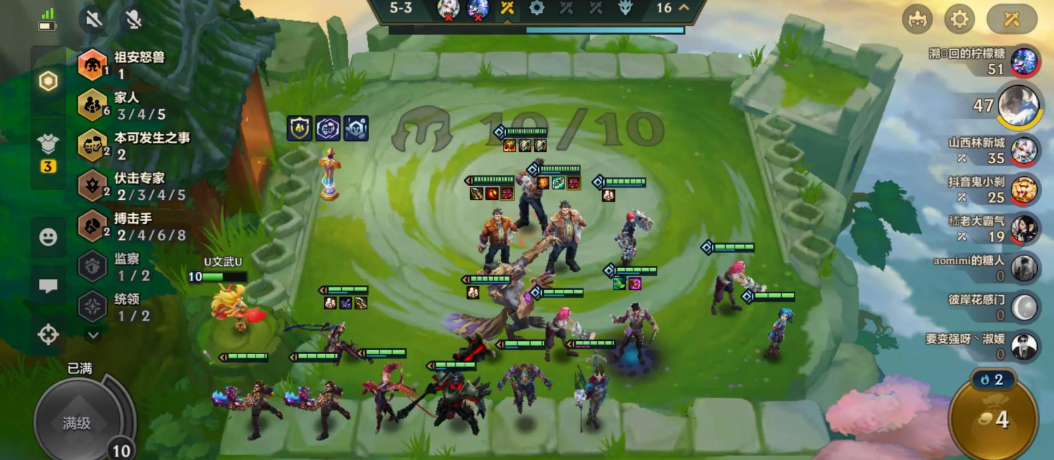Expand the trait list with the down arrow
The image size is (1054, 460).
93,335
